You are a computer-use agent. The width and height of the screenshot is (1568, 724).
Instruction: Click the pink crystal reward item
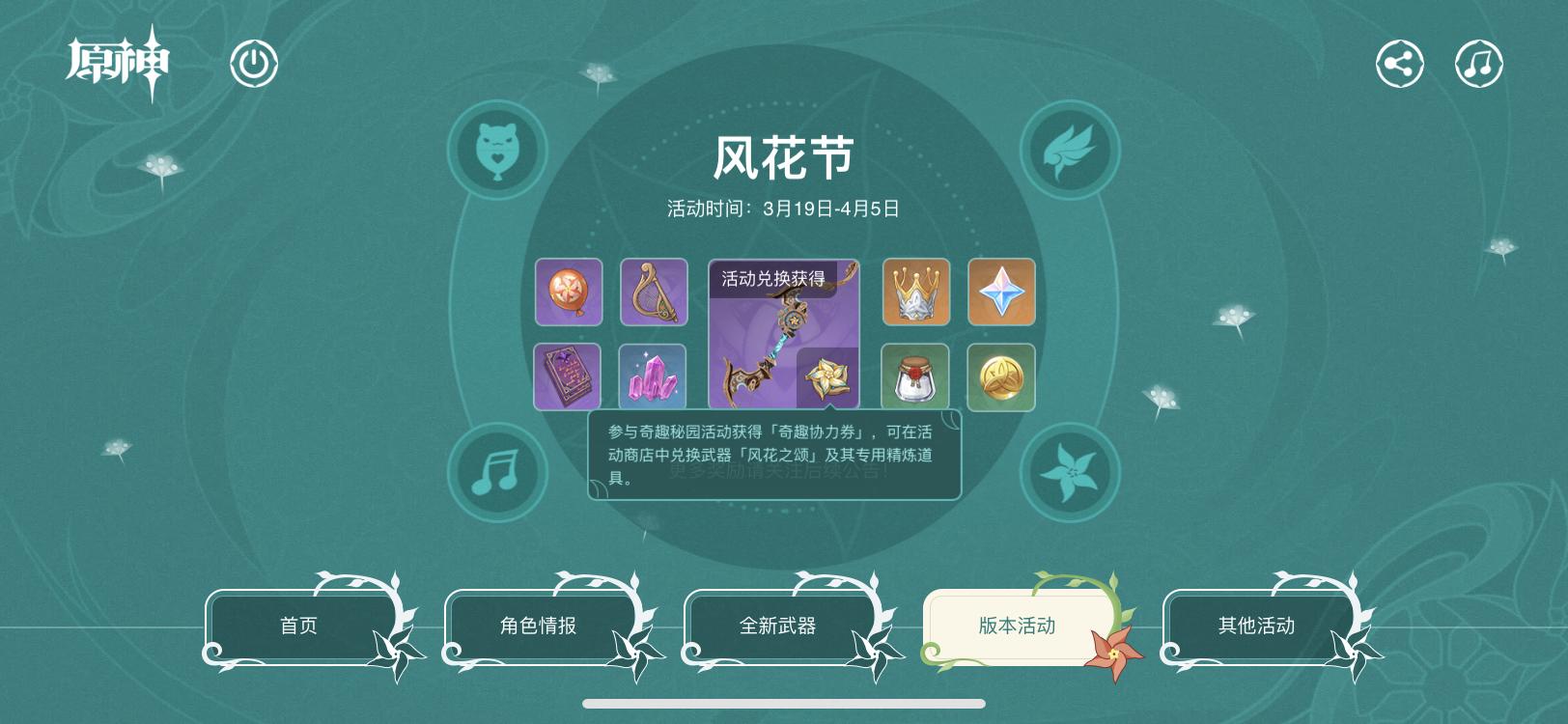(x=654, y=376)
